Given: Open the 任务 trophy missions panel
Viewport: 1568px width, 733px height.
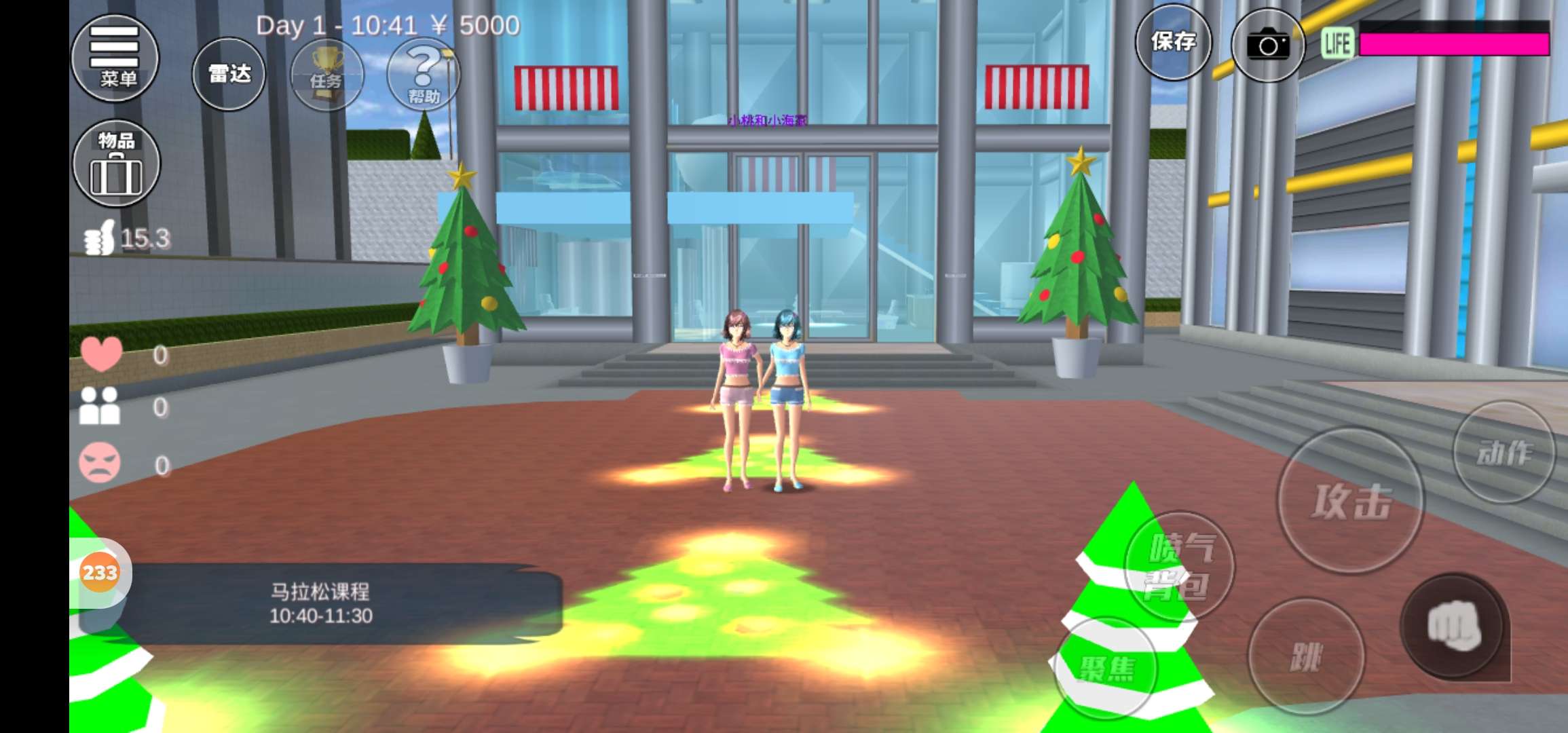Looking at the screenshot, I should [326, 75].
